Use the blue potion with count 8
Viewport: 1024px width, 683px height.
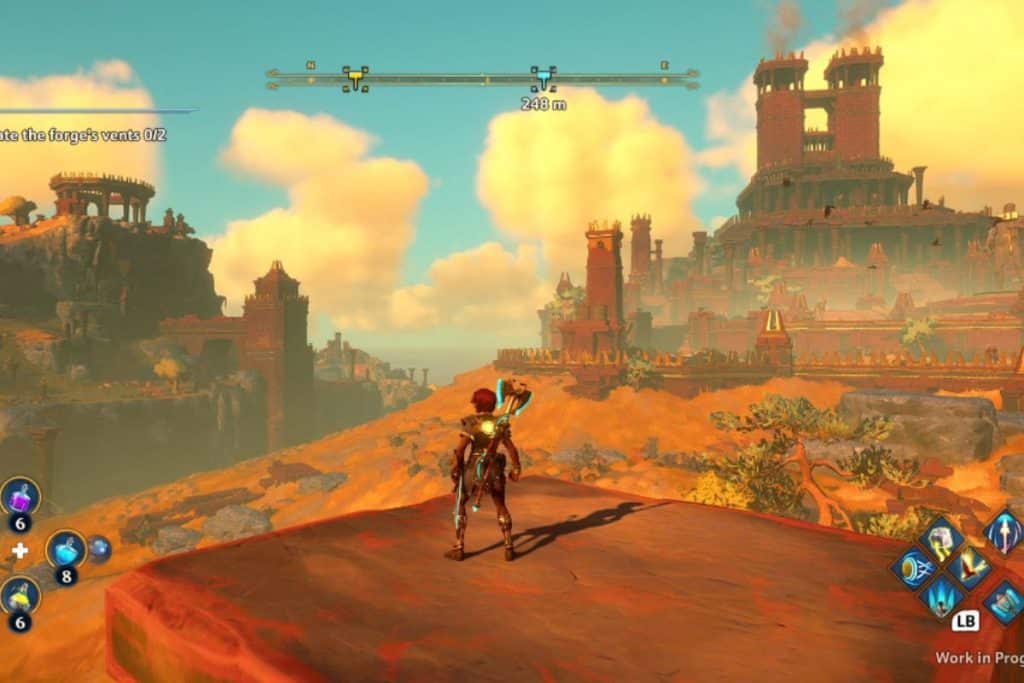coord(66,549)
